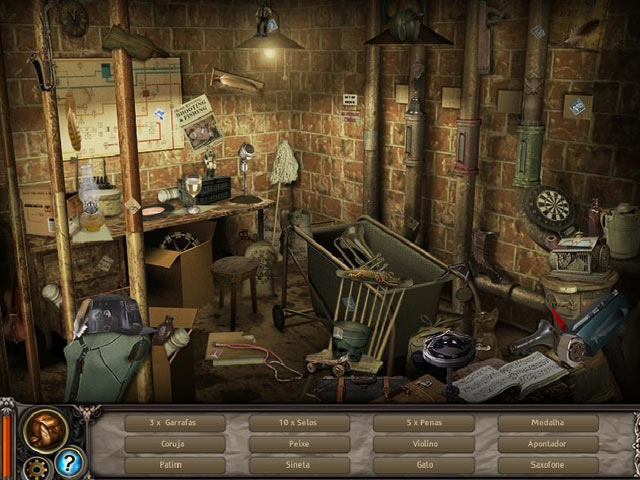Screen dimensions: 640x480
Task: Open the round brown bag icon
Action: [x=46, y=428]
